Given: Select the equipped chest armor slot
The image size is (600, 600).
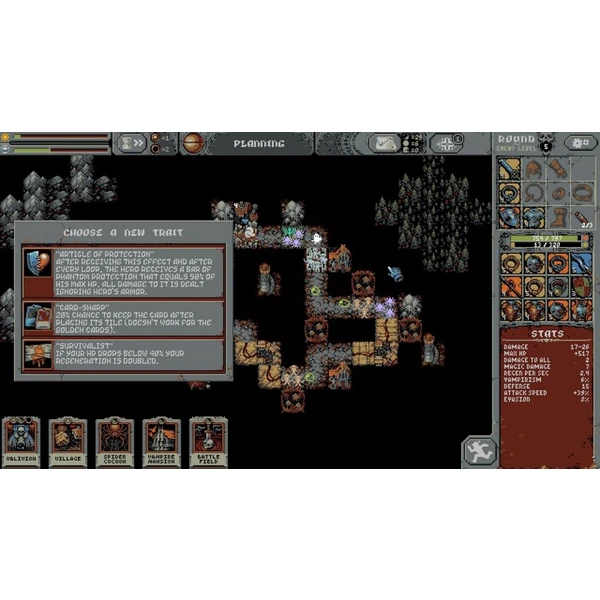Looking at the screenshot, I should (x=535, y=217).
